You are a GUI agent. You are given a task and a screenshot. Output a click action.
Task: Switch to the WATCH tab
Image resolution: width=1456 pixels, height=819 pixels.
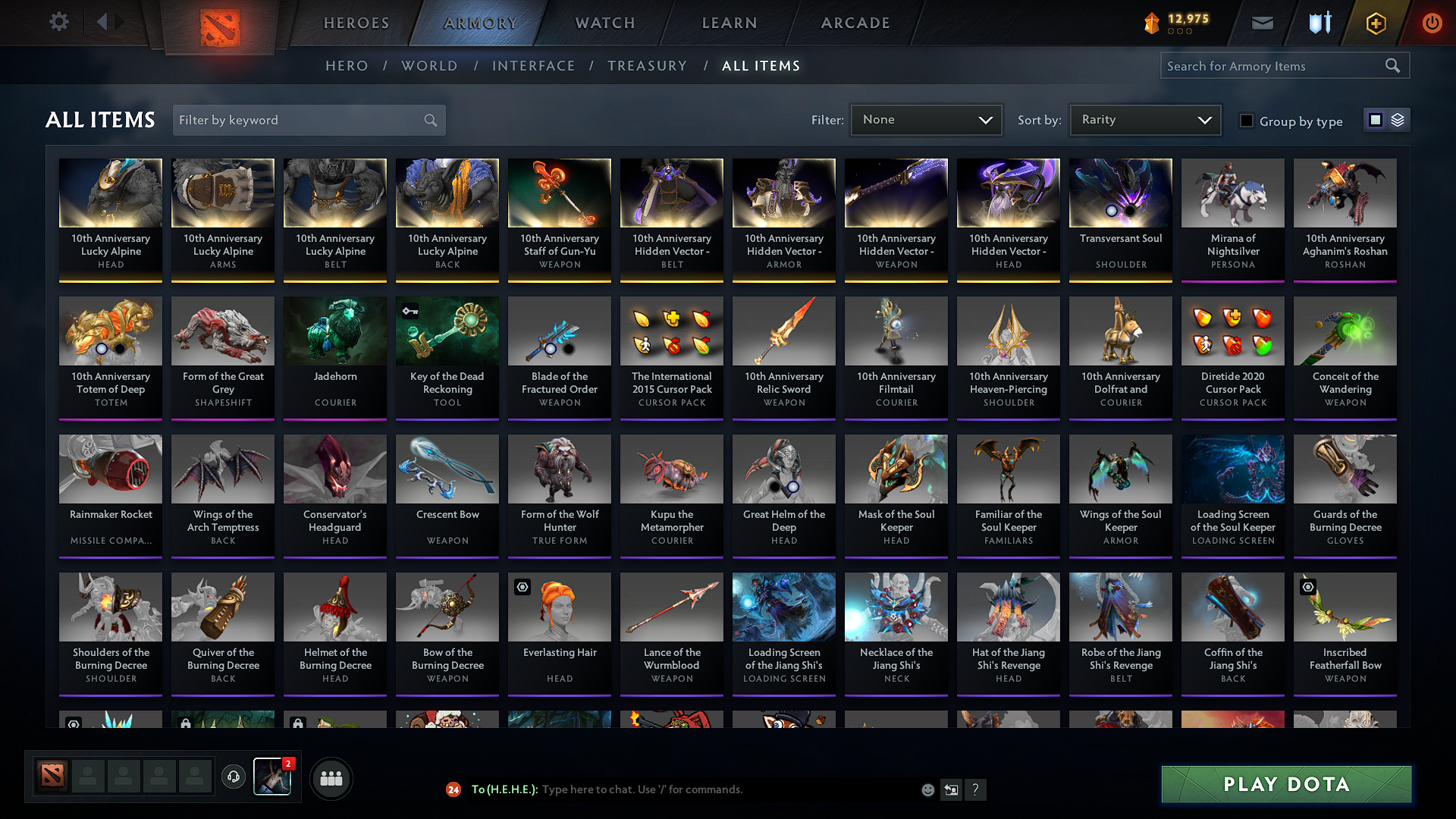click(x=604, y=23)
